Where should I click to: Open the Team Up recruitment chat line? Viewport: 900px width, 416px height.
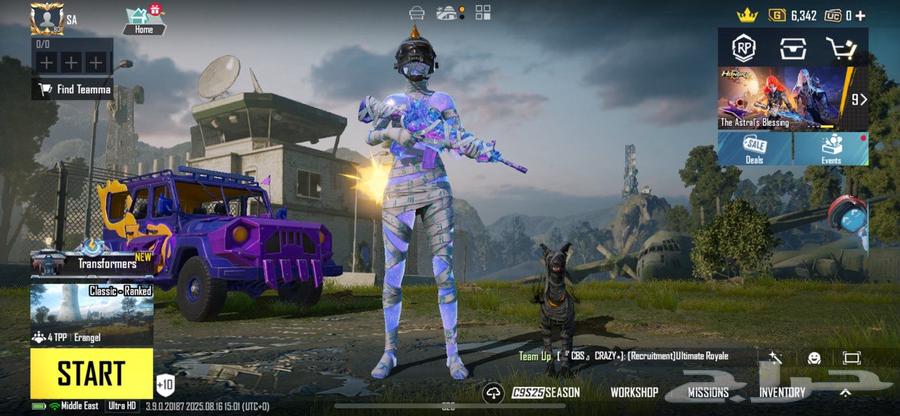coord(624,356)
